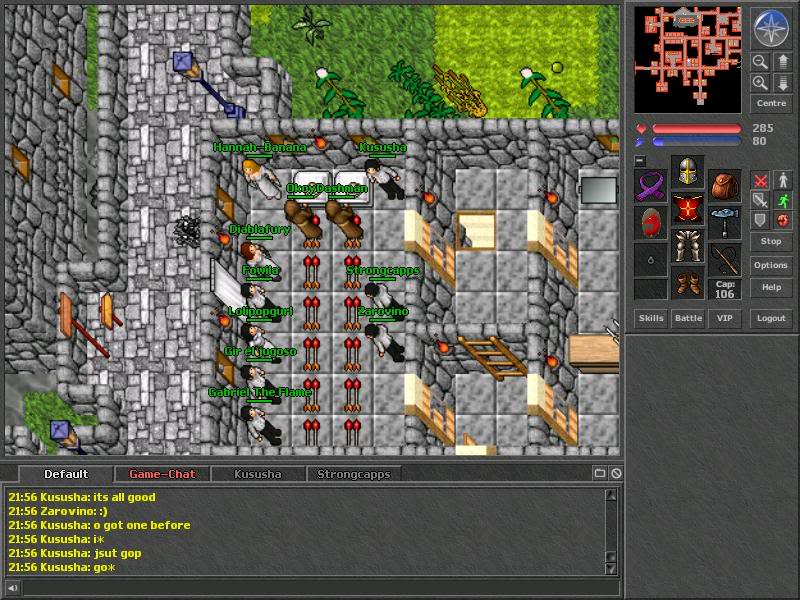Click the compass rose
The width and height of the screenshot is (800, 600).
click(771, 28)
